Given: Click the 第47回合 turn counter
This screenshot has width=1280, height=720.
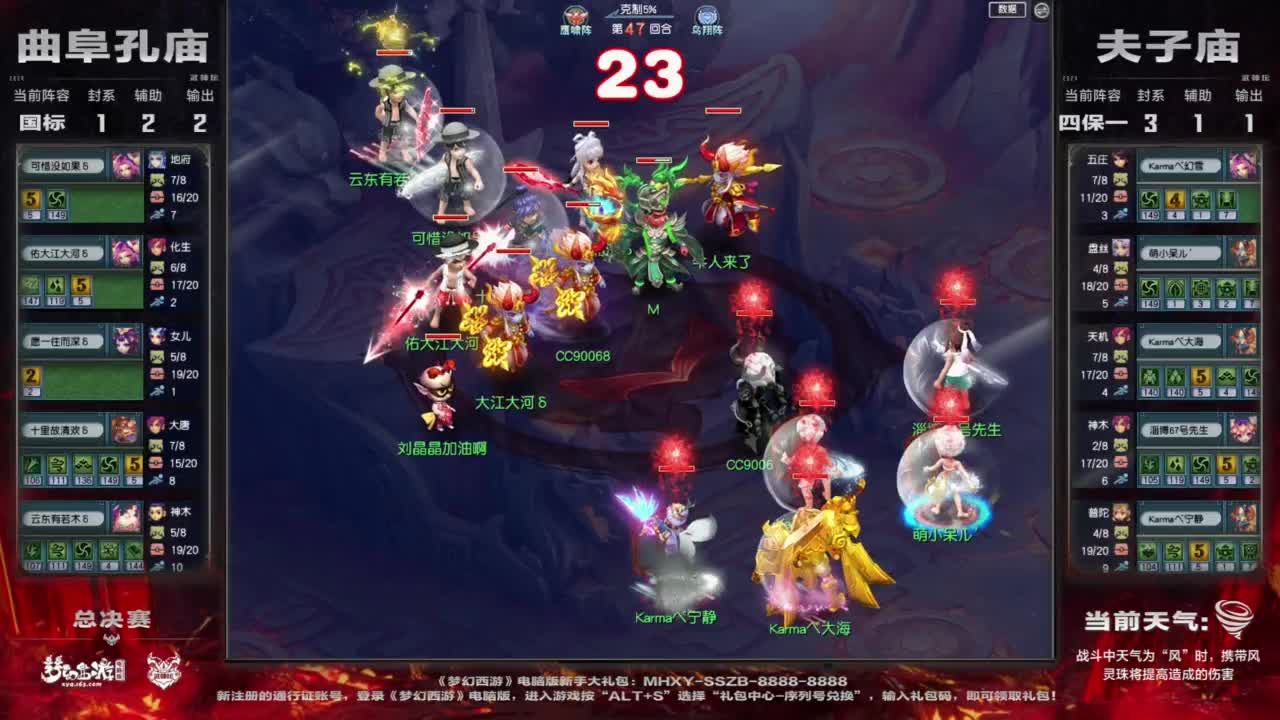Looking at the screenshot, I should point(640,28).
